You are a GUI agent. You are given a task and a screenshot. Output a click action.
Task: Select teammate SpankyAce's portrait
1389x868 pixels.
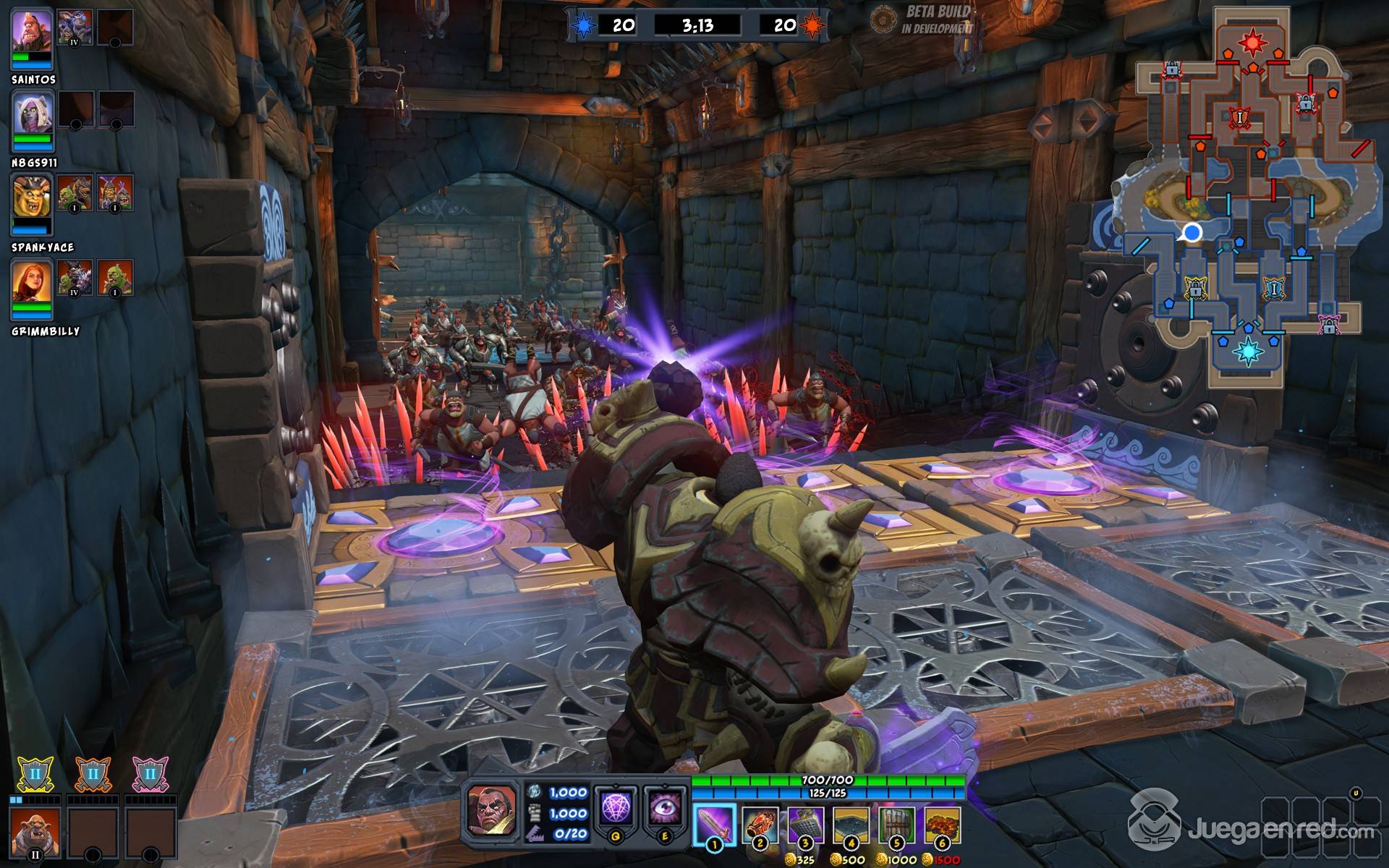[x=32, y=198]
